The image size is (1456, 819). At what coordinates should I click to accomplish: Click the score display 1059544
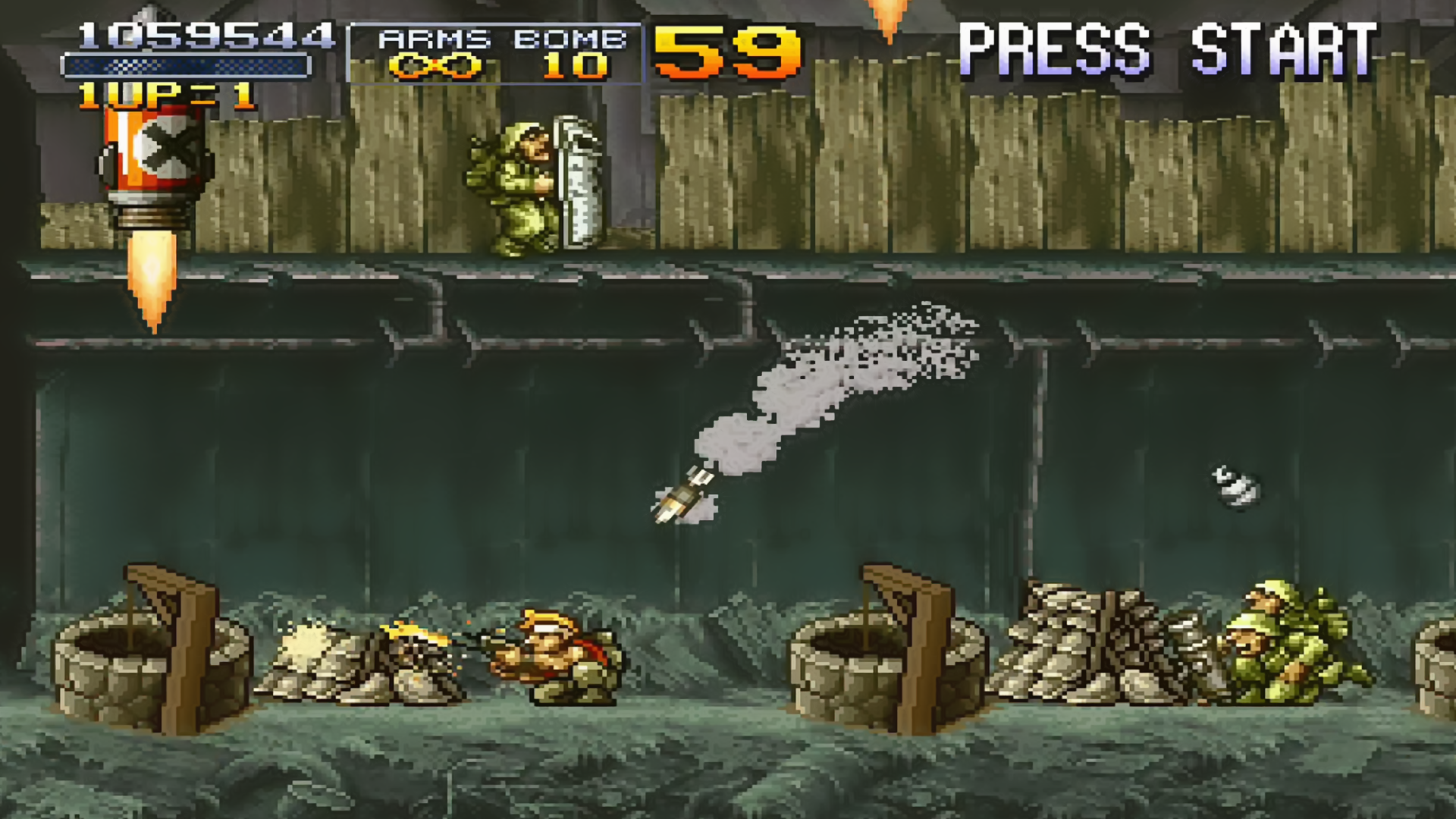(x=205, y=34)
